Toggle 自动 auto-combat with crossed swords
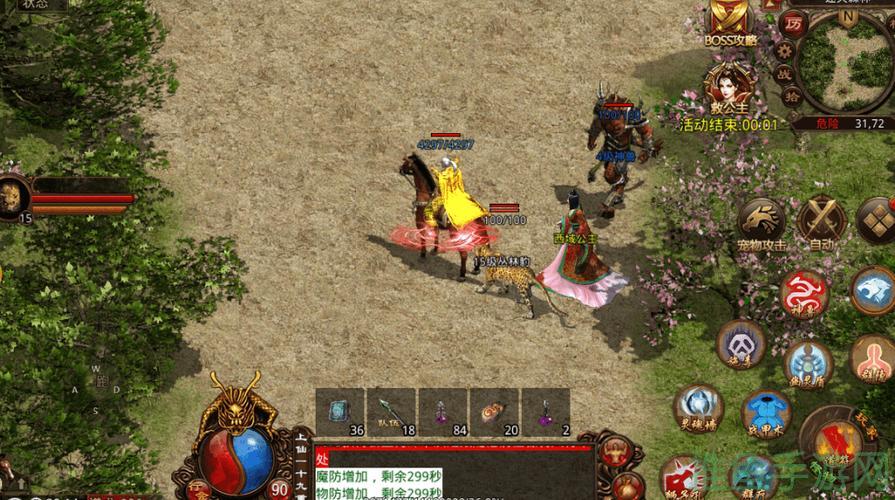This screenshot has width=895, height=500. click(x=823, y=219)
